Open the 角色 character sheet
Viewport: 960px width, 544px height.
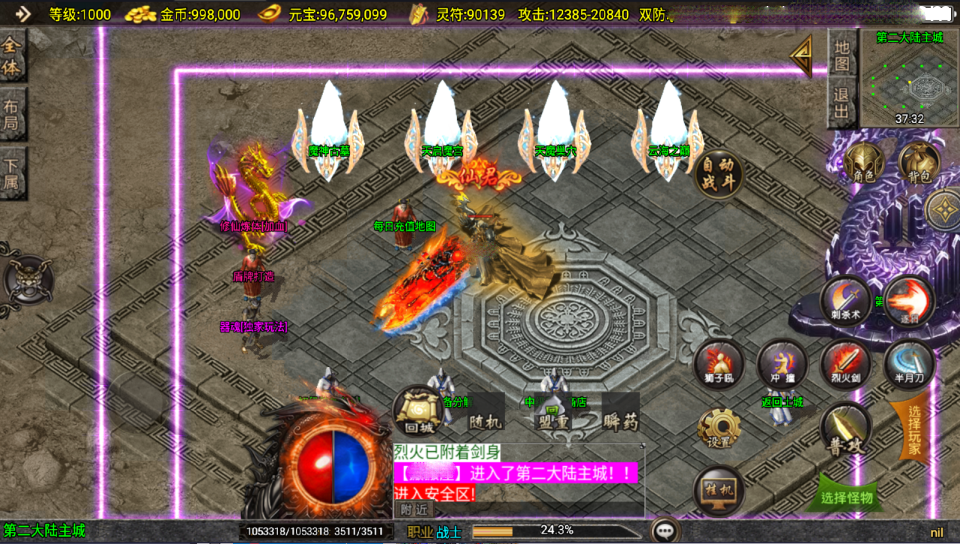click(x=863, y=163)
